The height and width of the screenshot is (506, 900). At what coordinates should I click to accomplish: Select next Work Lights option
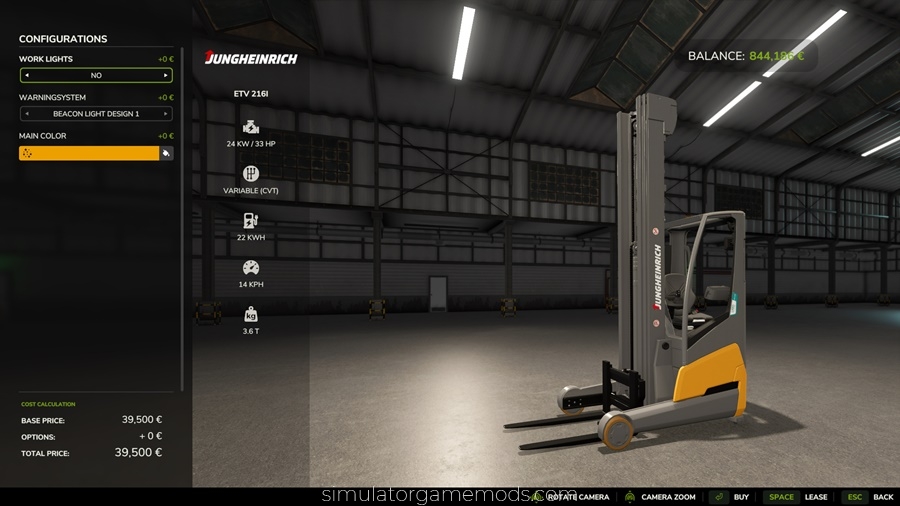tap(166, 75)
